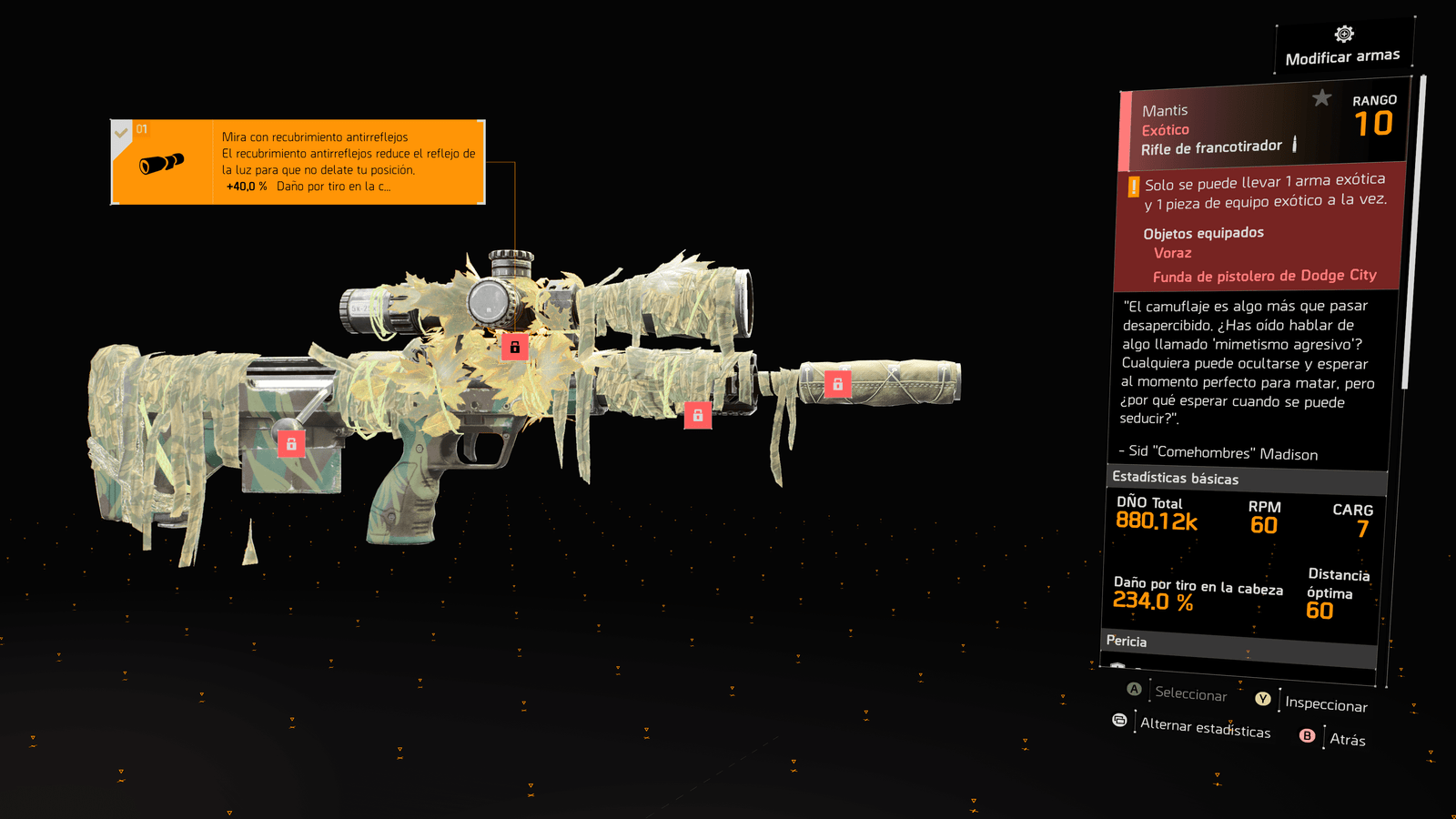This screenshot has width=1456, height=819.
Task: Select the locked magazine mod slot
Action: tap(291, 444)
